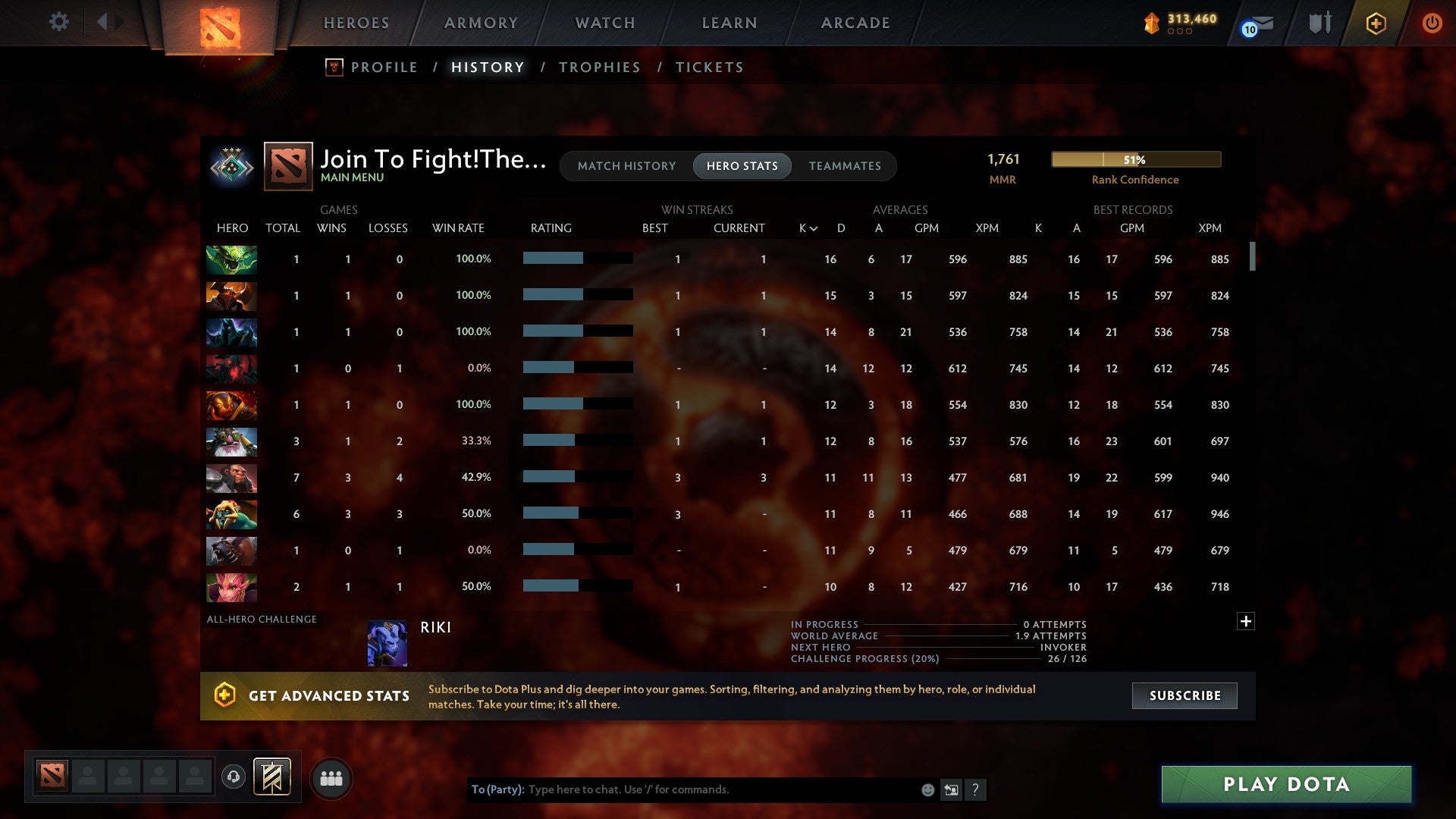The height and width of the screenshot is (819, 1456).
Task: Toggle the headset voice chat icon
Action: tap(234, 777)
